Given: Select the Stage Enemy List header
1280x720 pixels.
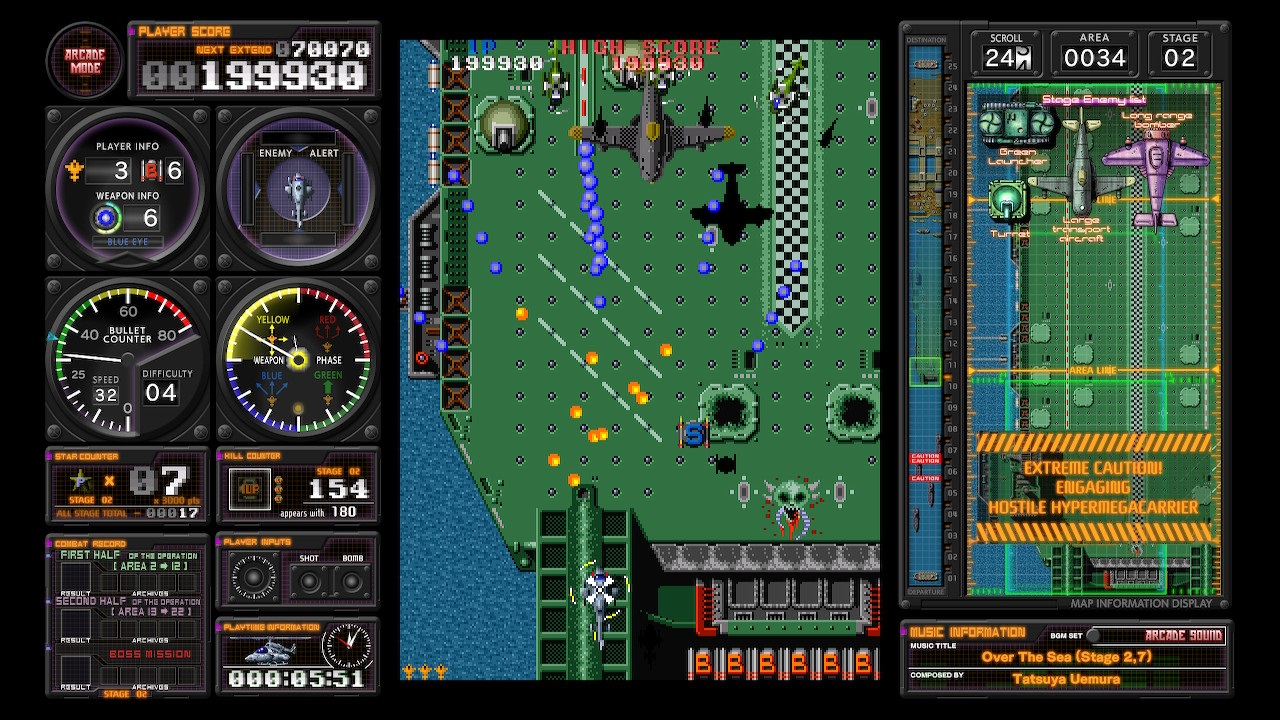Looking at the screenshot, I should [x=1095, y=100].
